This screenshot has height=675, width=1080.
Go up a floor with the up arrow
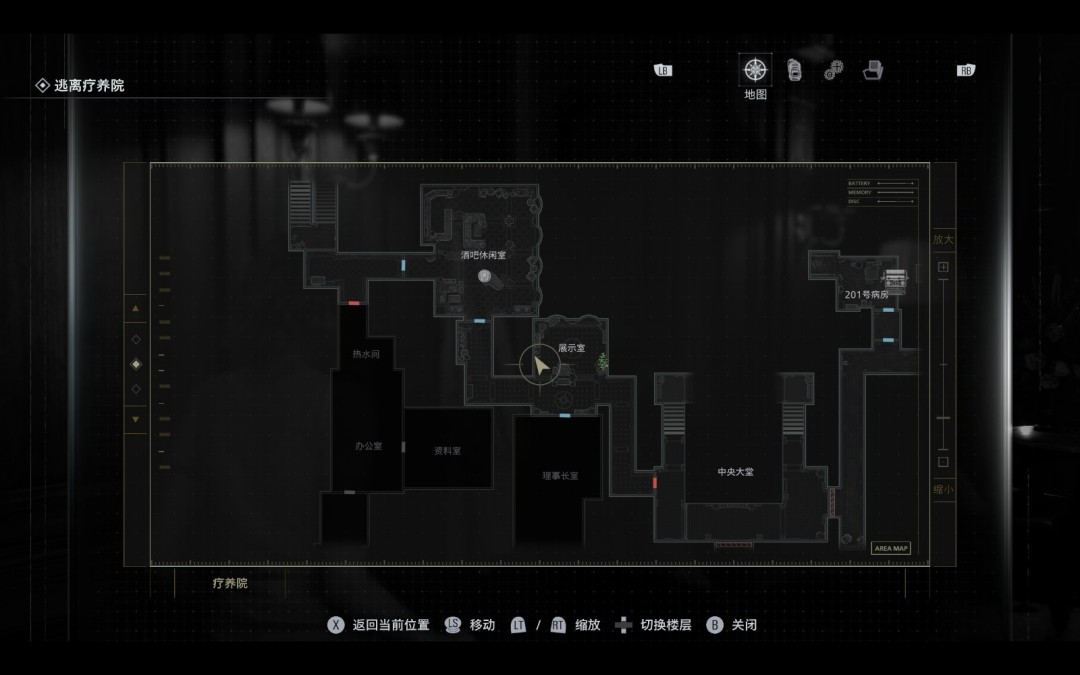pos(136,308)
